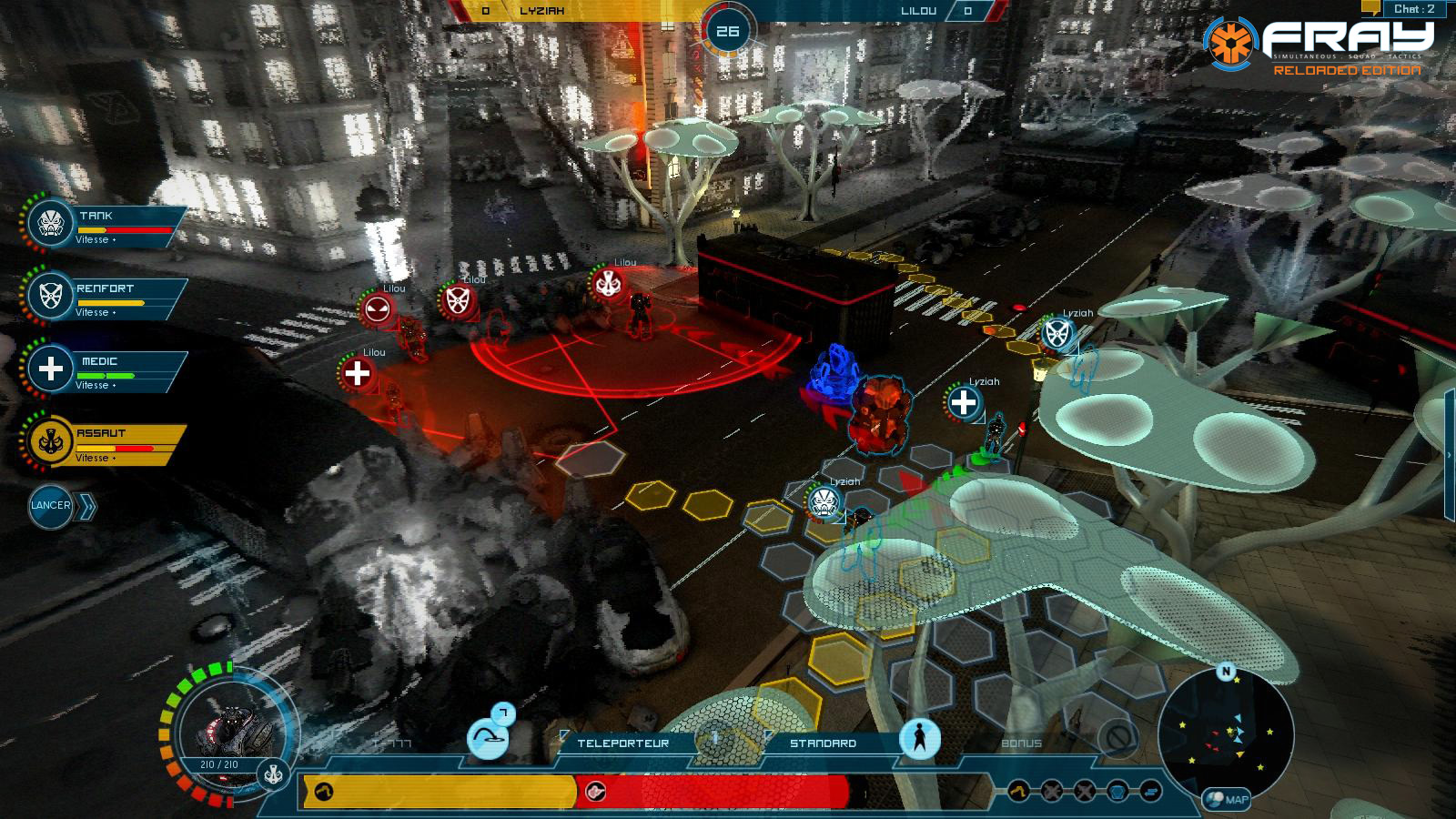The width and height of the screenshot is (1456, 819).
Task: Click the Lancer button to launch turn
Action: 51,506
